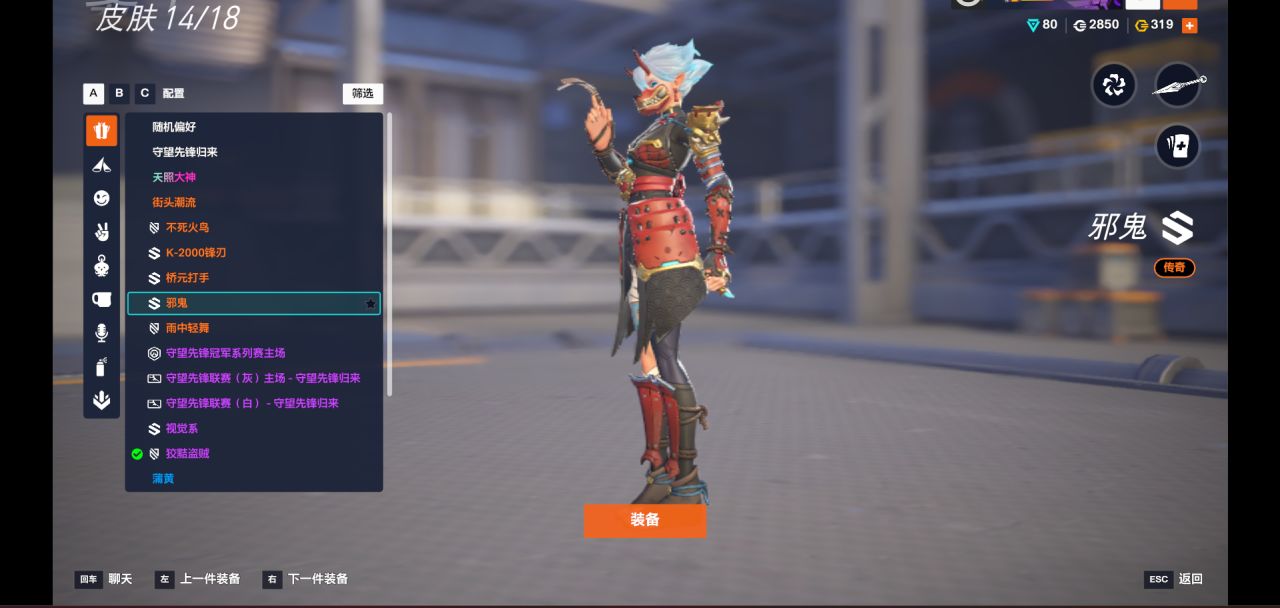
Task: Choose the 守望先锋归来 skin
Action: (x=185, y=152)
